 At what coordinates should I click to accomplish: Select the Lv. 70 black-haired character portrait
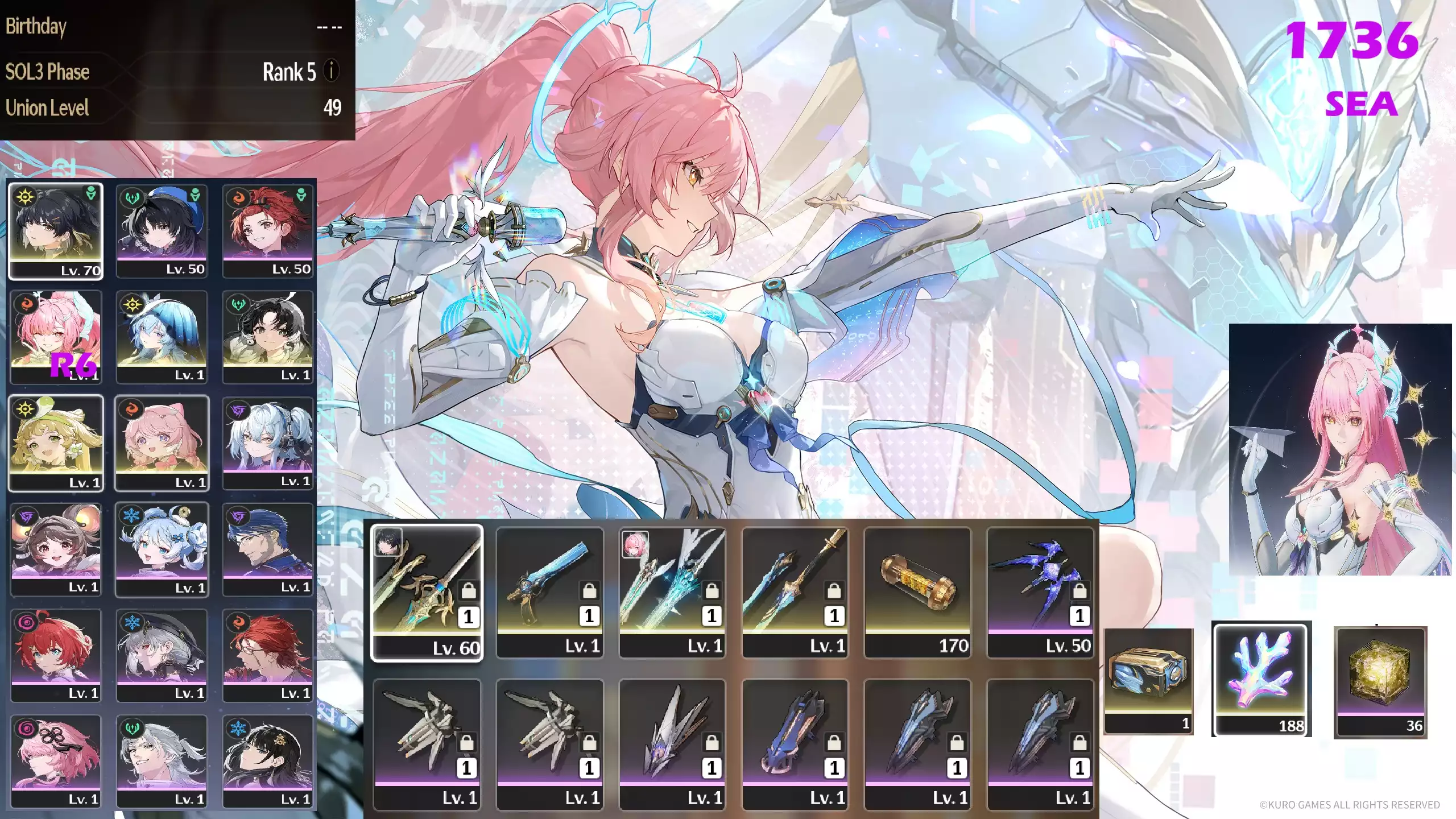point(56,231)
